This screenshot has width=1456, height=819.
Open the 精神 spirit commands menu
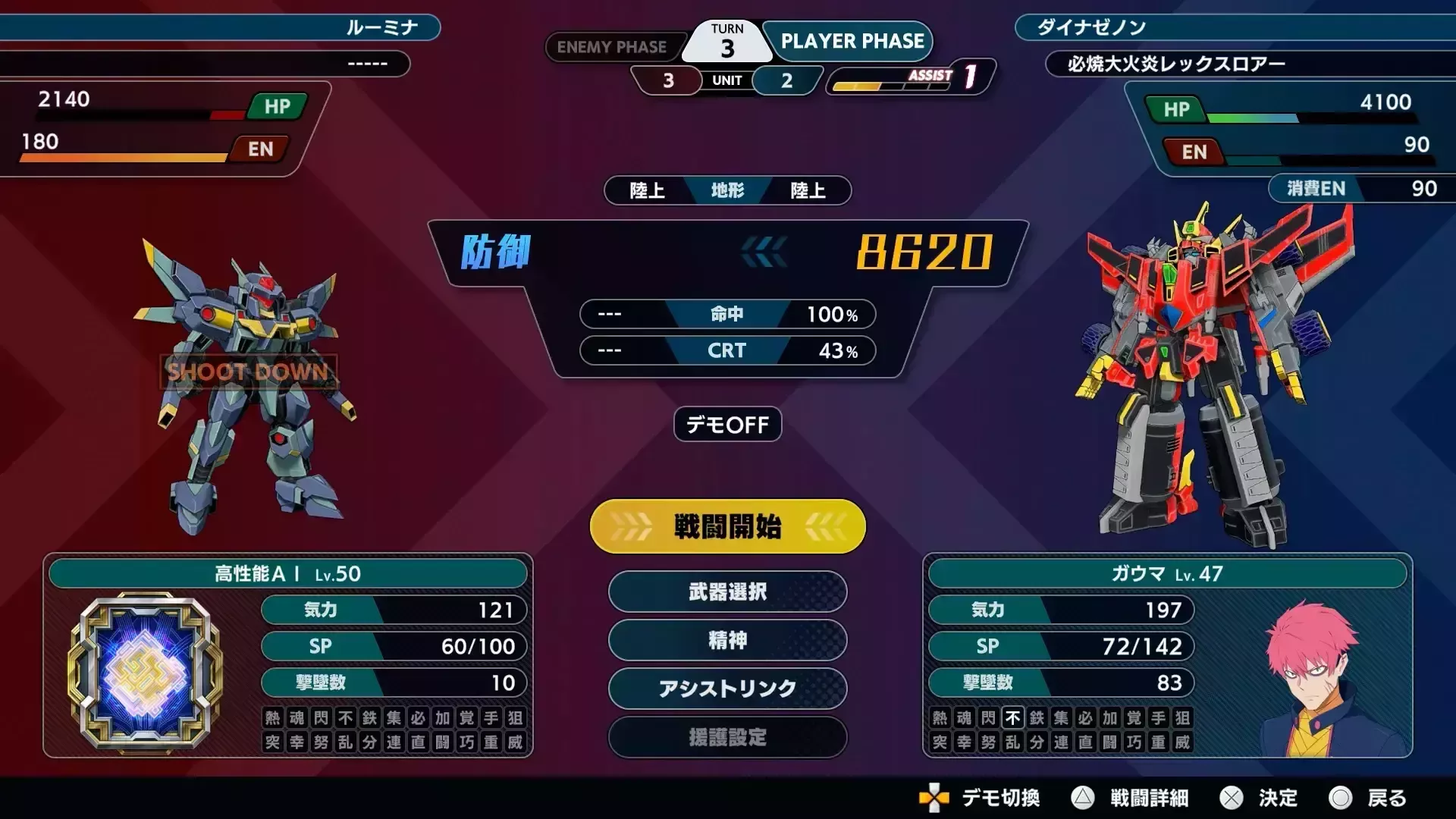[x=726, y=640]
